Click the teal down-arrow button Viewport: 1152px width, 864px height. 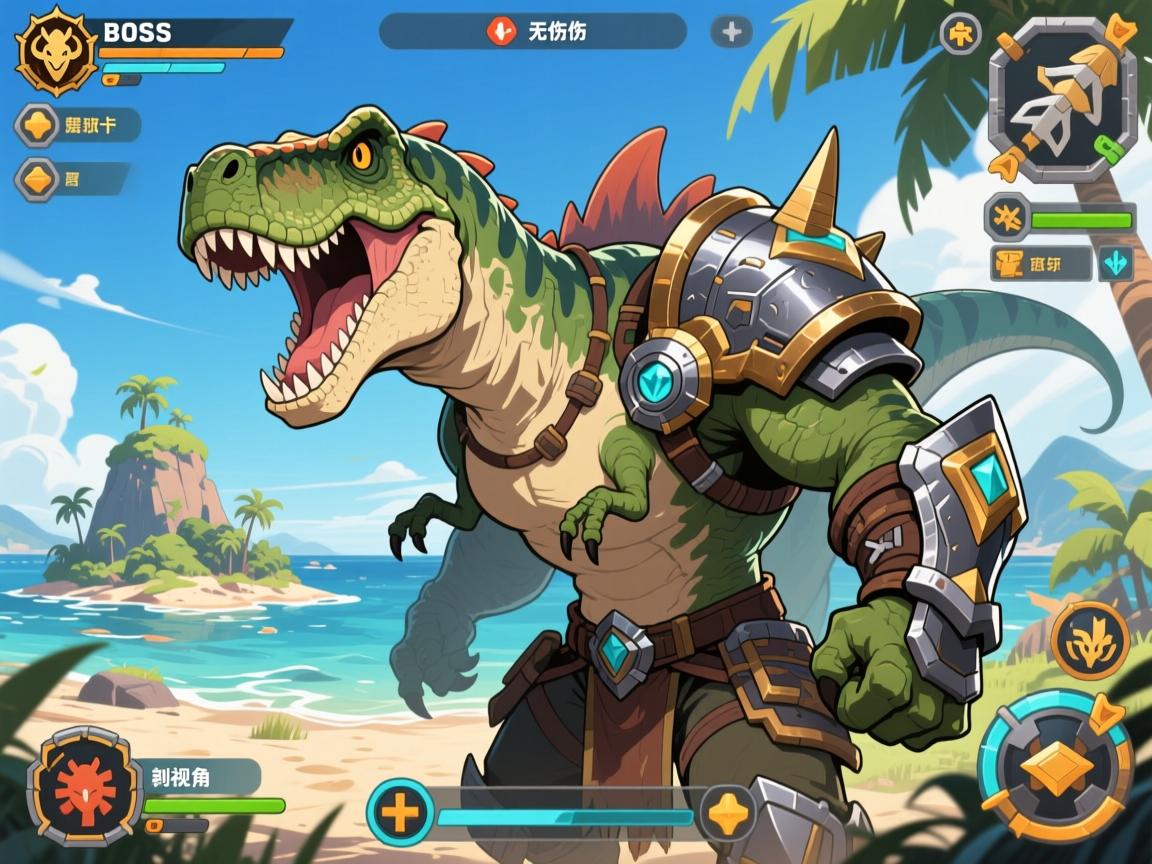[x=1115, y=264]
